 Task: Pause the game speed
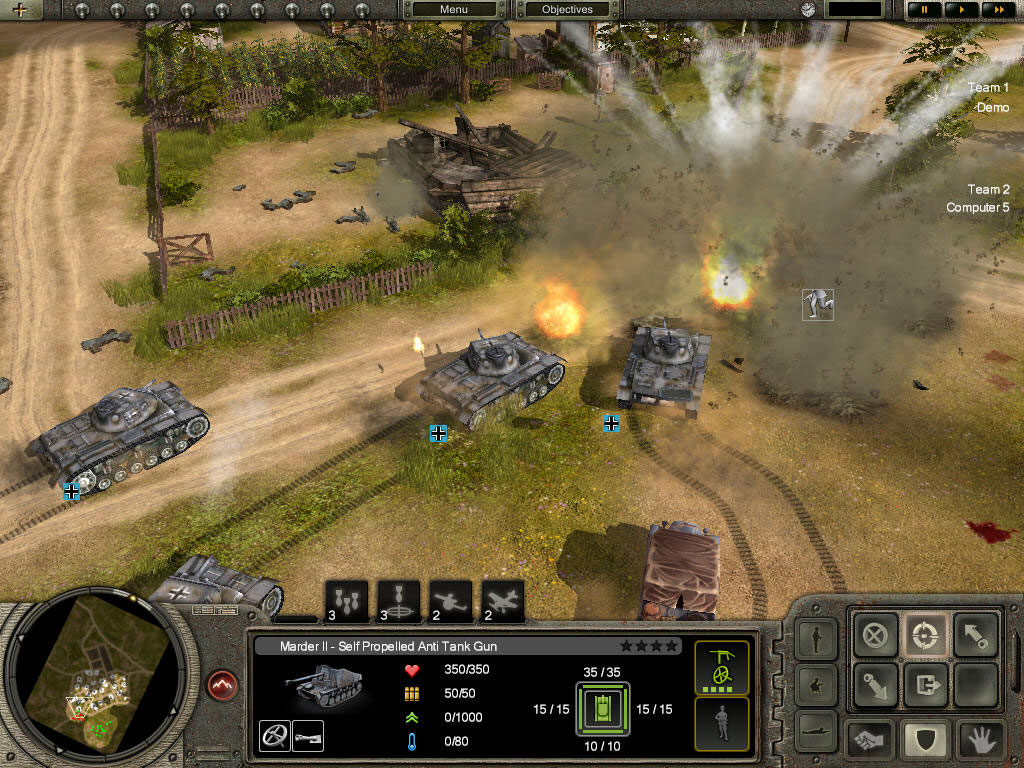click(x=925, y=10)
